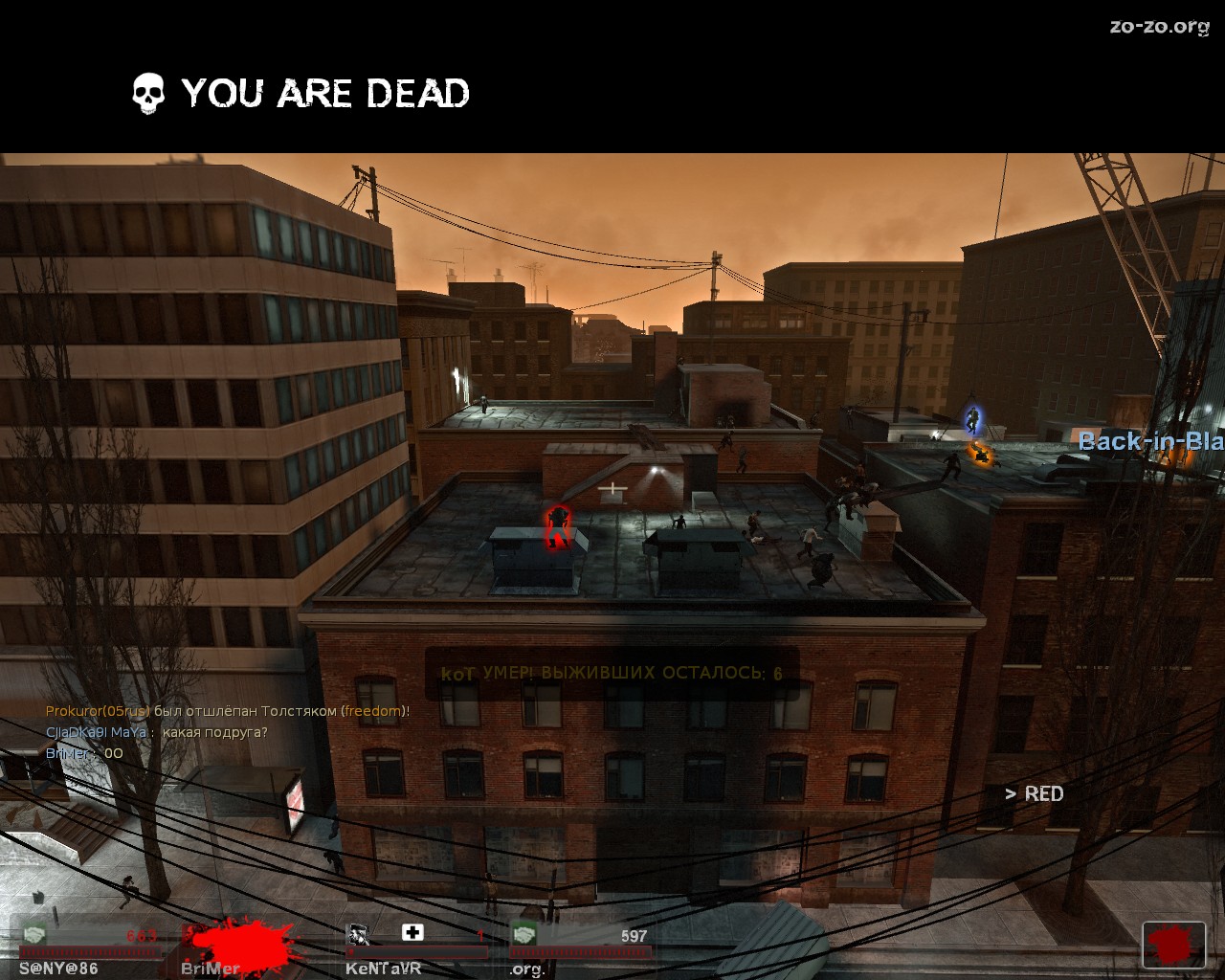Click KeNTaVR's survivor portrait
The image size is (1225, 980).
[358, 934]
